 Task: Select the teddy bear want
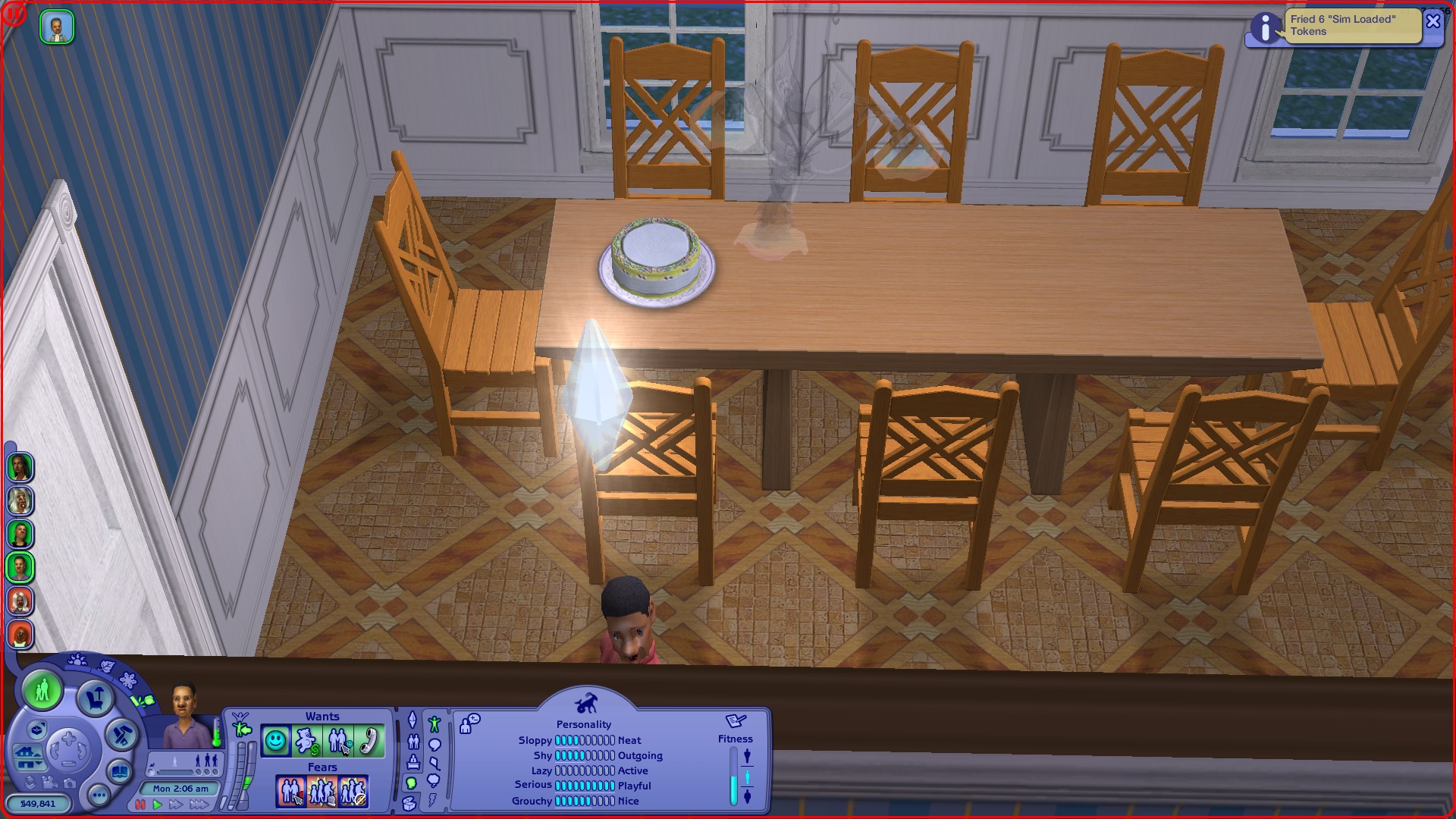306,741
